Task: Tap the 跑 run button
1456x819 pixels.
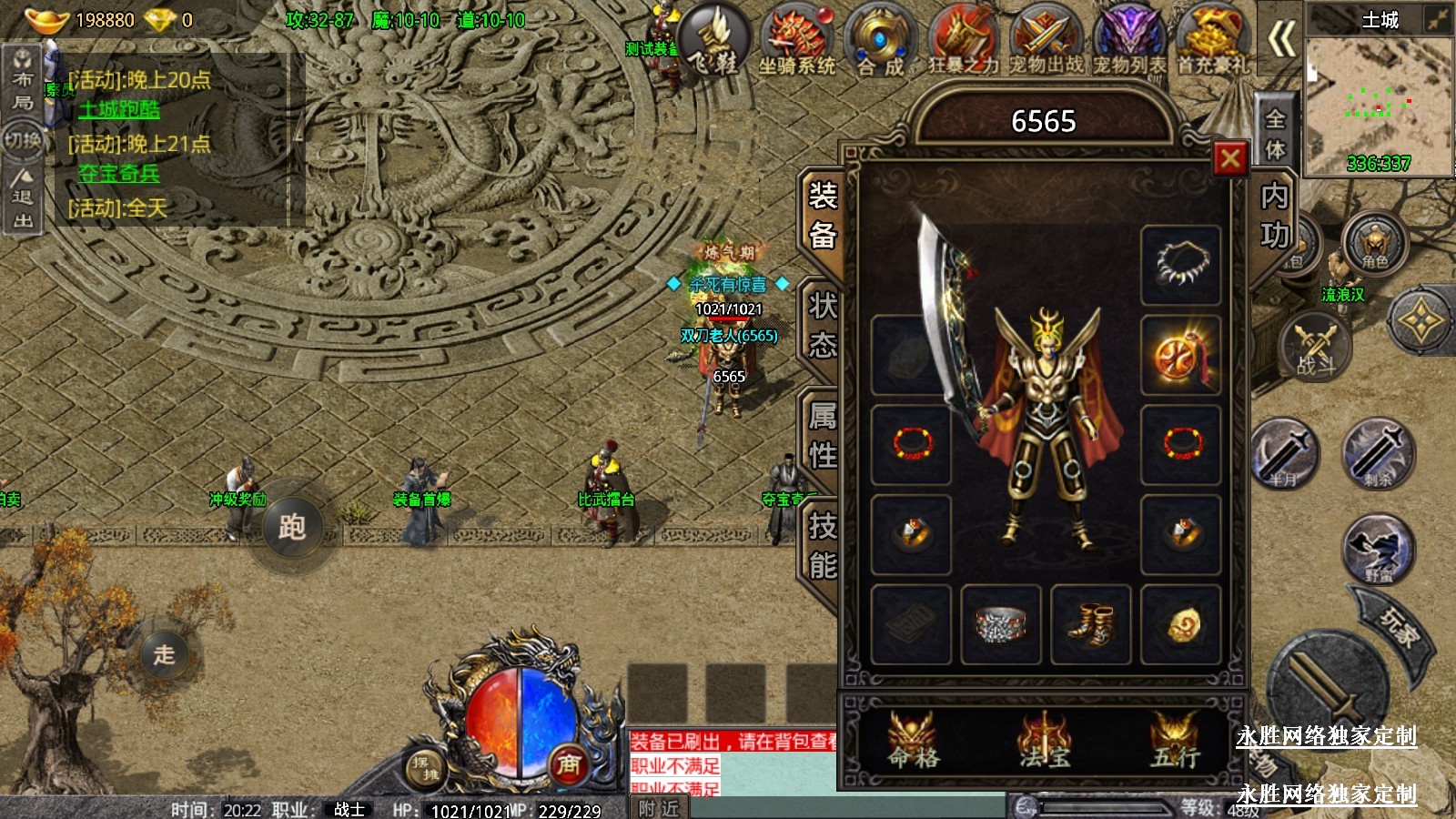Action: click(292, 527)
